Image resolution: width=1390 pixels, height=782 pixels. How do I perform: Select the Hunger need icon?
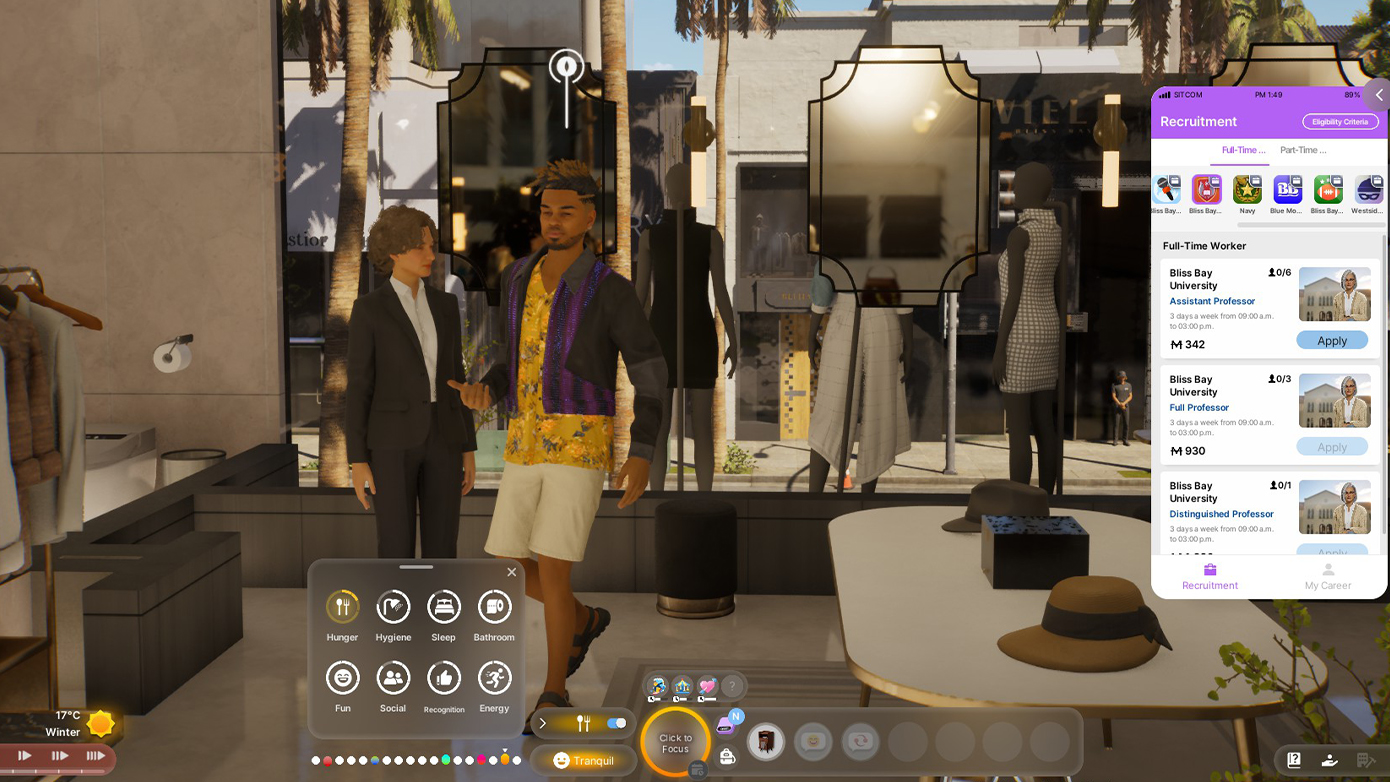[342, 605]
